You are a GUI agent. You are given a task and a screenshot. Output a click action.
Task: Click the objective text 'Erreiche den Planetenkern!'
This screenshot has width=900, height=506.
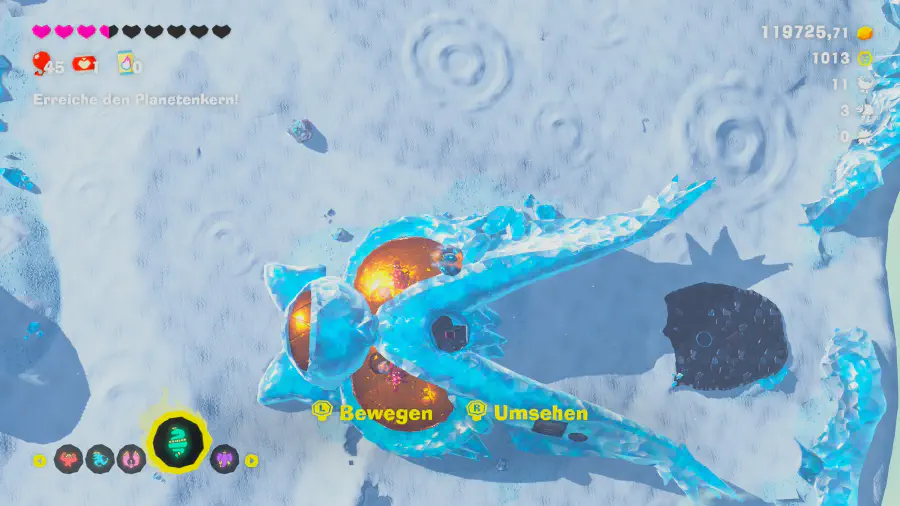(136, 99)
